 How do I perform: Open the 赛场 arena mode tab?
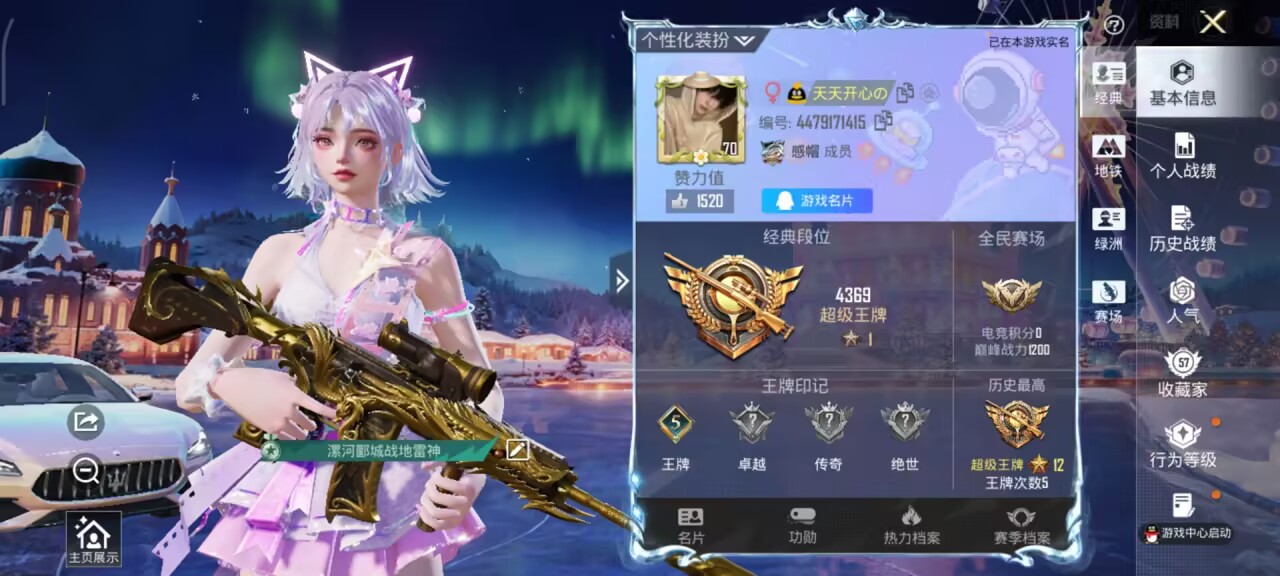1108,302
